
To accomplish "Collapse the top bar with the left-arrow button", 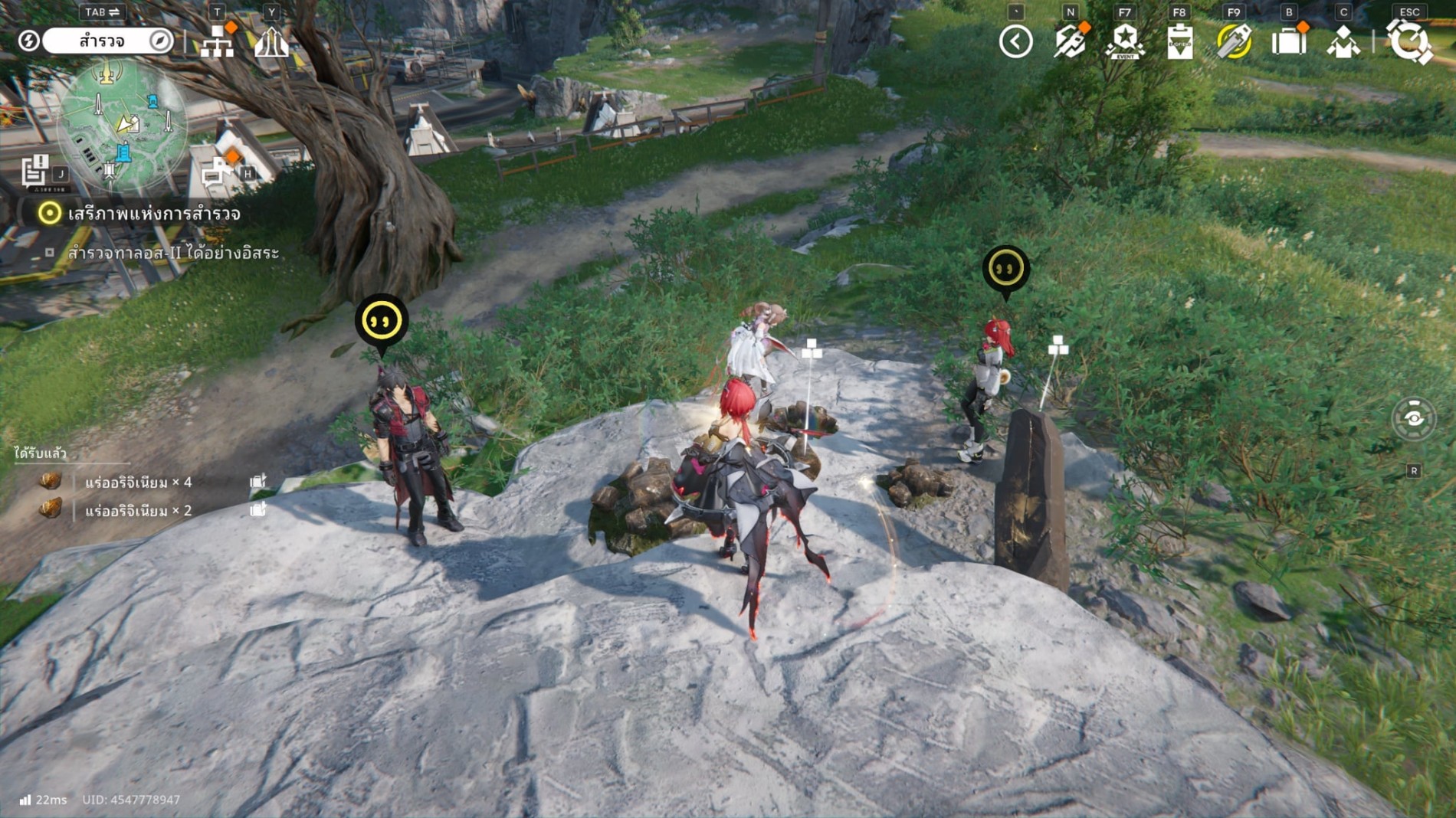I will (x=1015, y=41).
